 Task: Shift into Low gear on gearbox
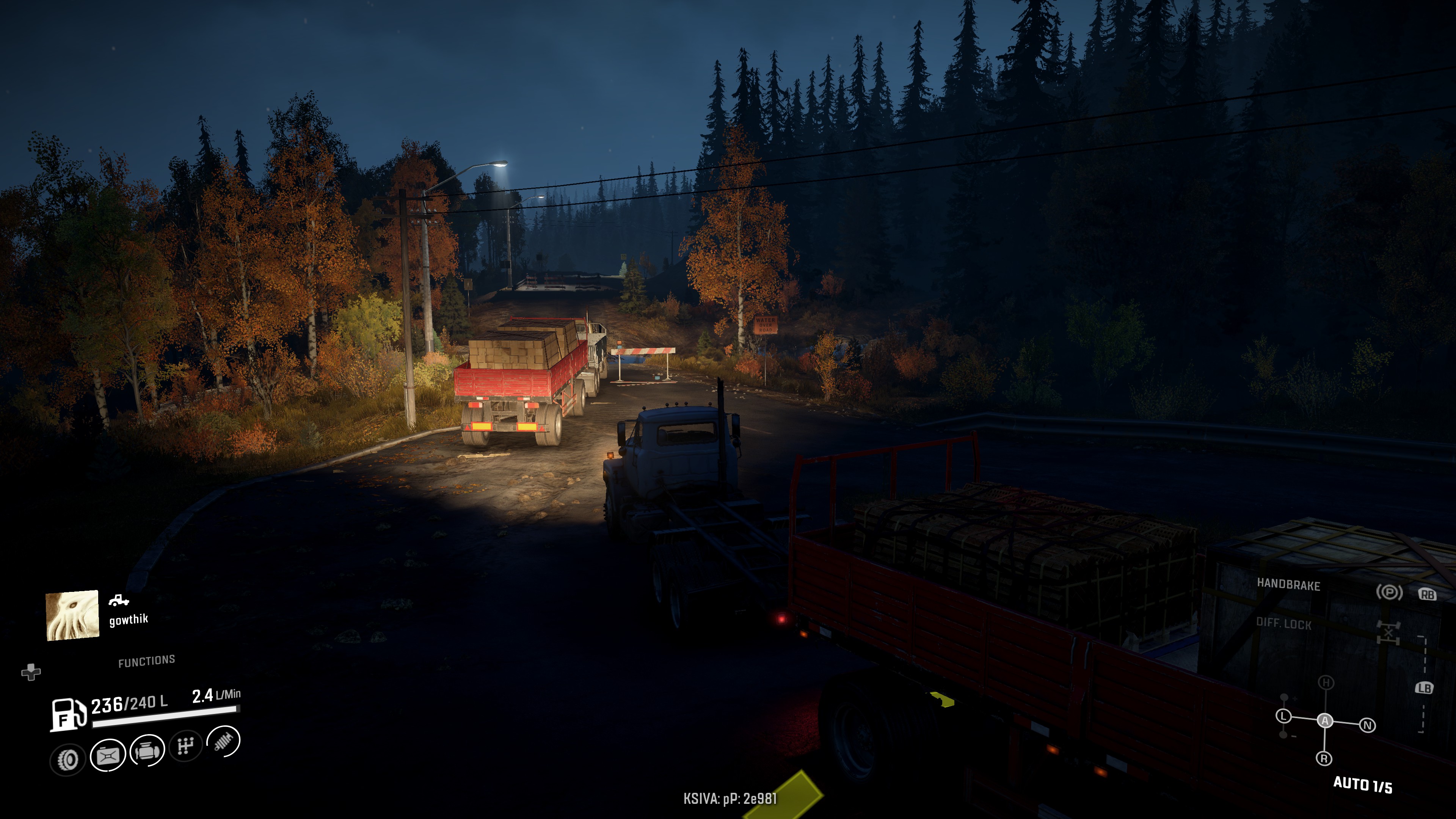point(1283,716)
